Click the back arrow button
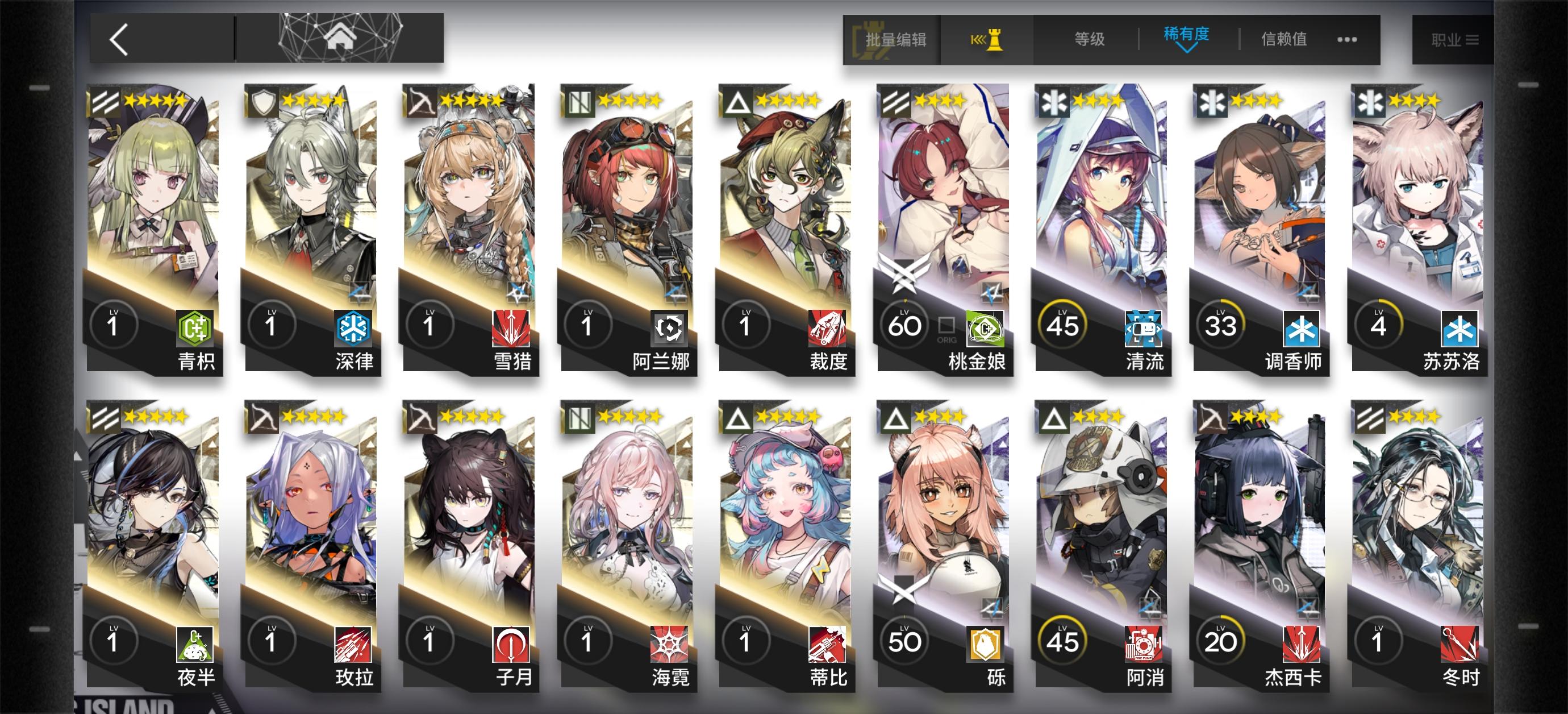Screen dimensions: 1568x714 tap(118, 39)
